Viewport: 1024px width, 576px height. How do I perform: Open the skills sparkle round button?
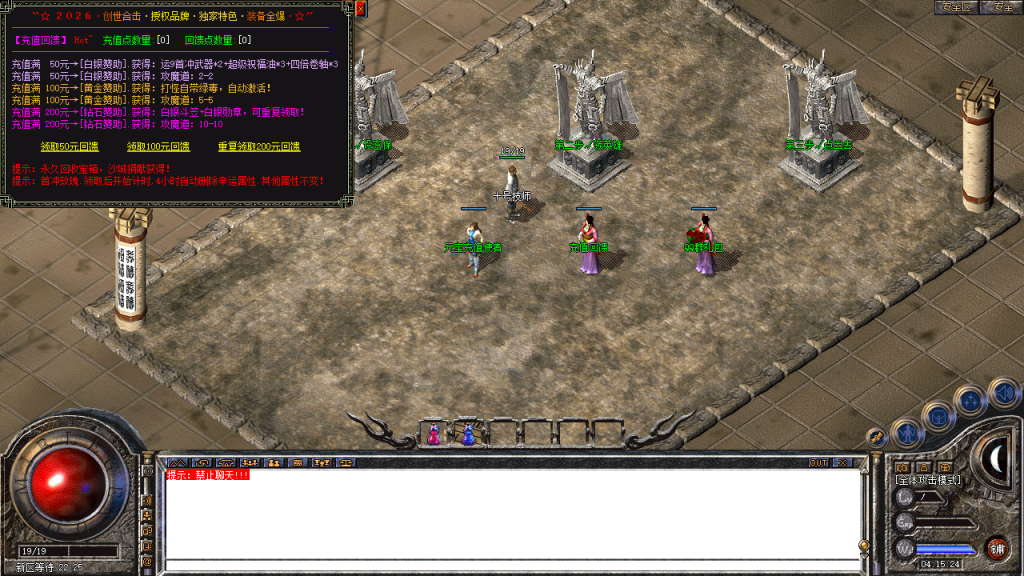tap(971, 401)
